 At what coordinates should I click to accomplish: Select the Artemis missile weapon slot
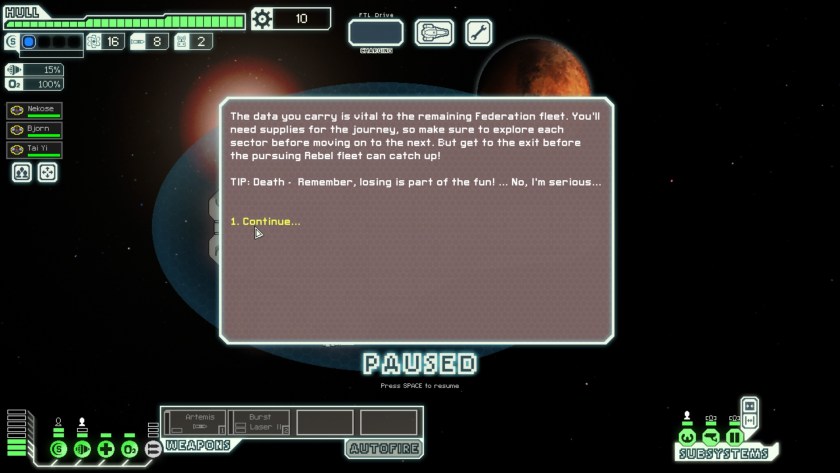[194, 422]
